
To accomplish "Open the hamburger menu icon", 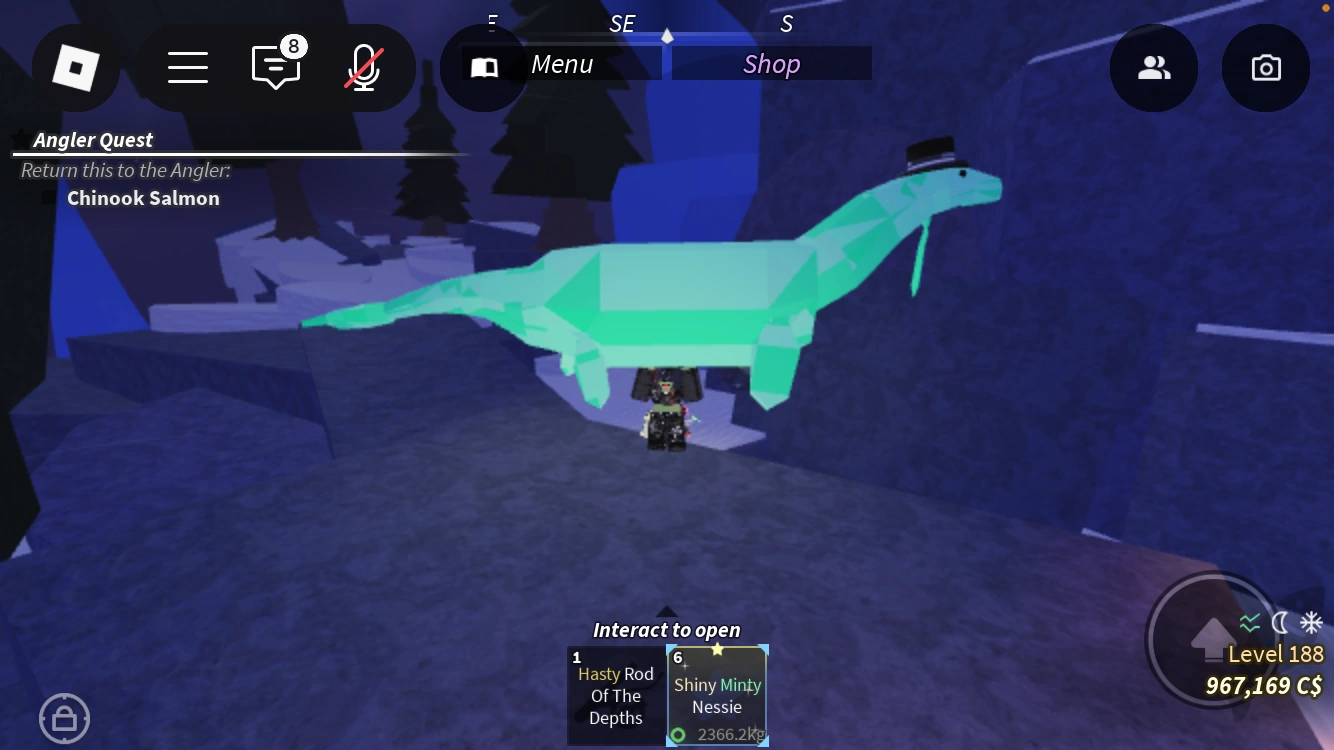I will click(x=188, y=67).
